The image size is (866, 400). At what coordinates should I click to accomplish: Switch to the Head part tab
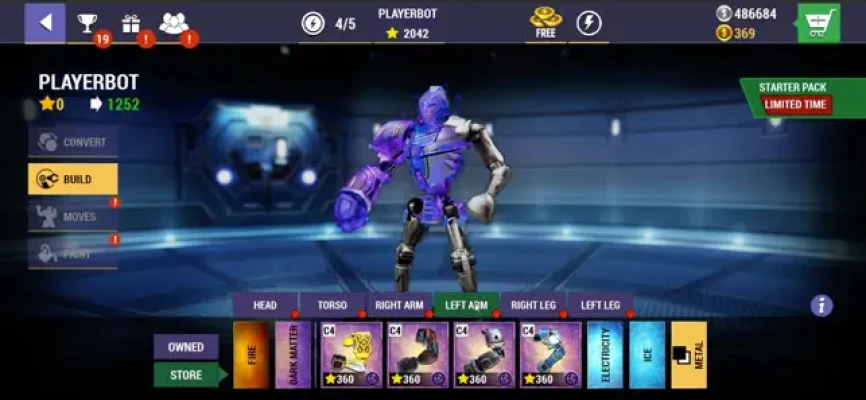(265, 305)
